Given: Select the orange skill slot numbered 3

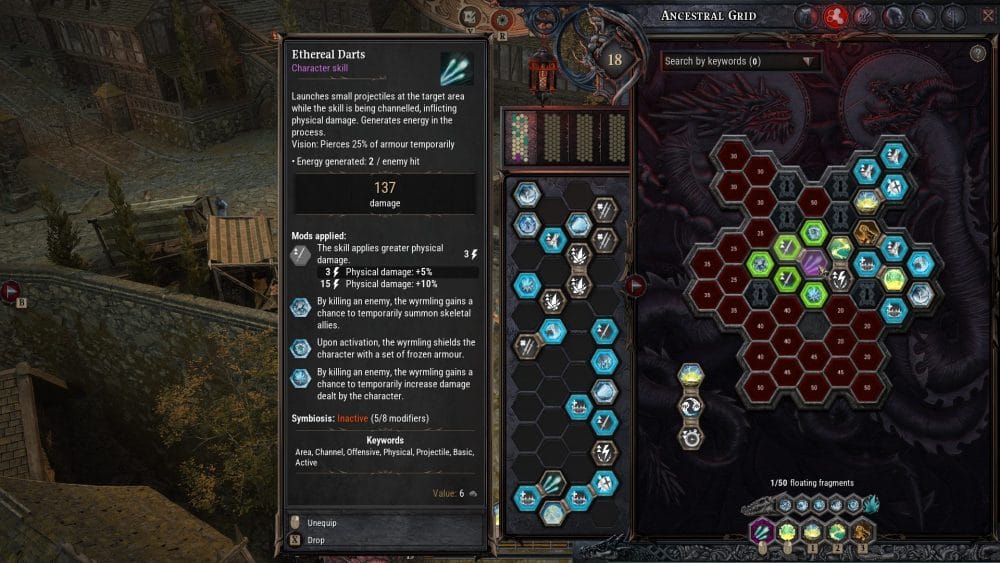Looking at the screenshot, I should pos(863,531).
